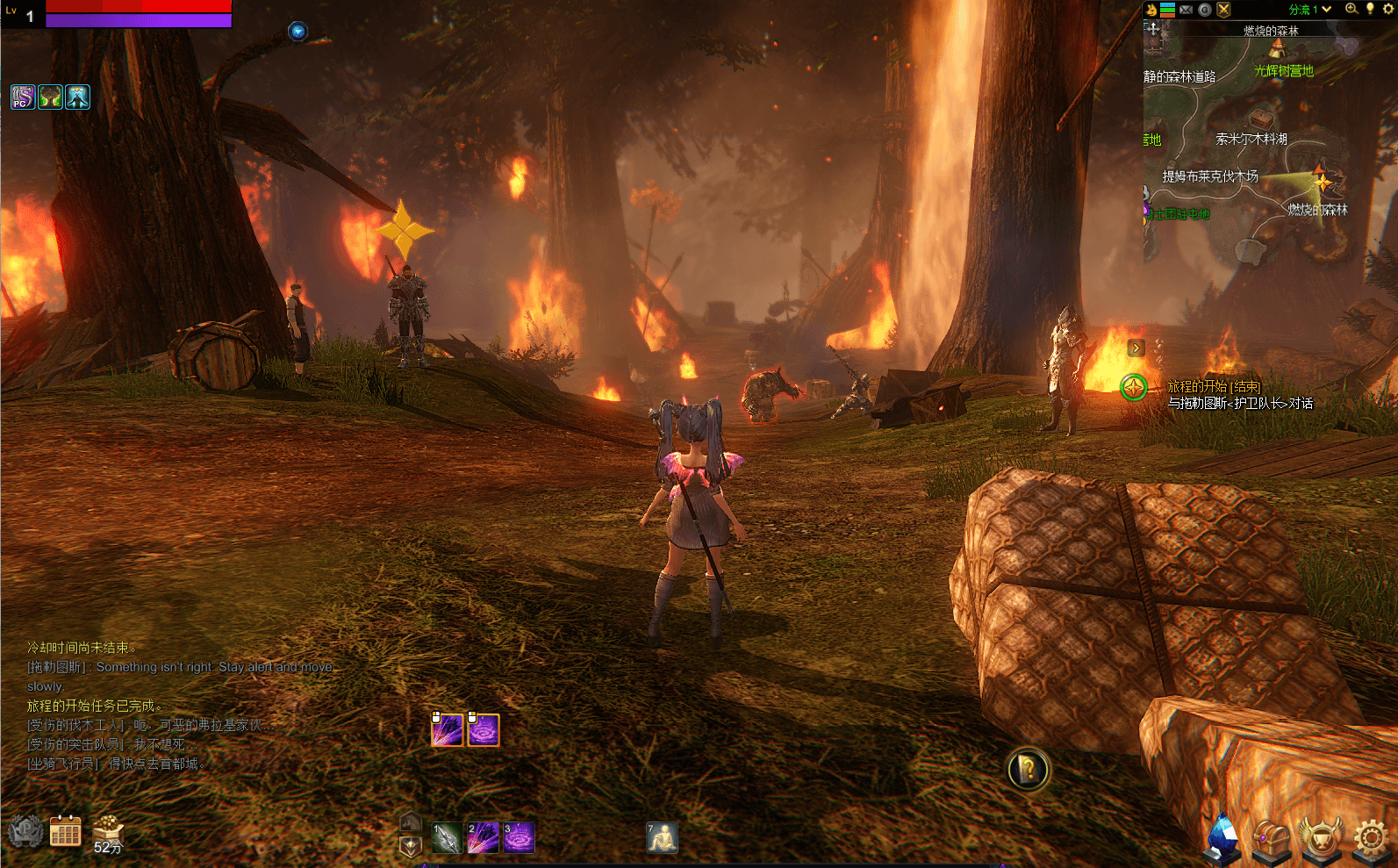This screenshot has width=1398, height=868.
Task: Open the system settings cog at the bottom
Action: (1371, 838)
